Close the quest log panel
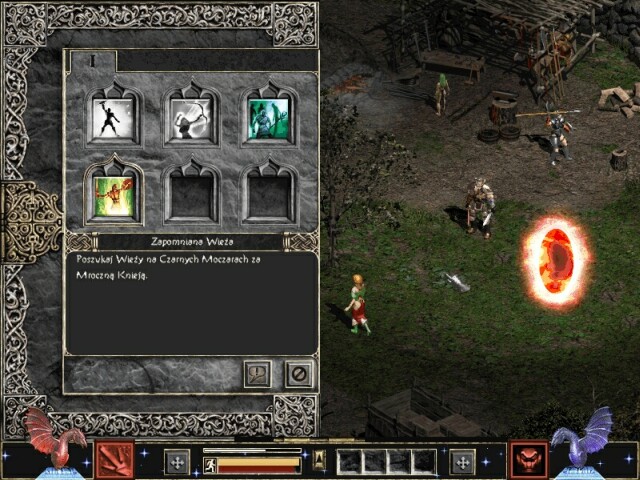 [x=298, y=374]
